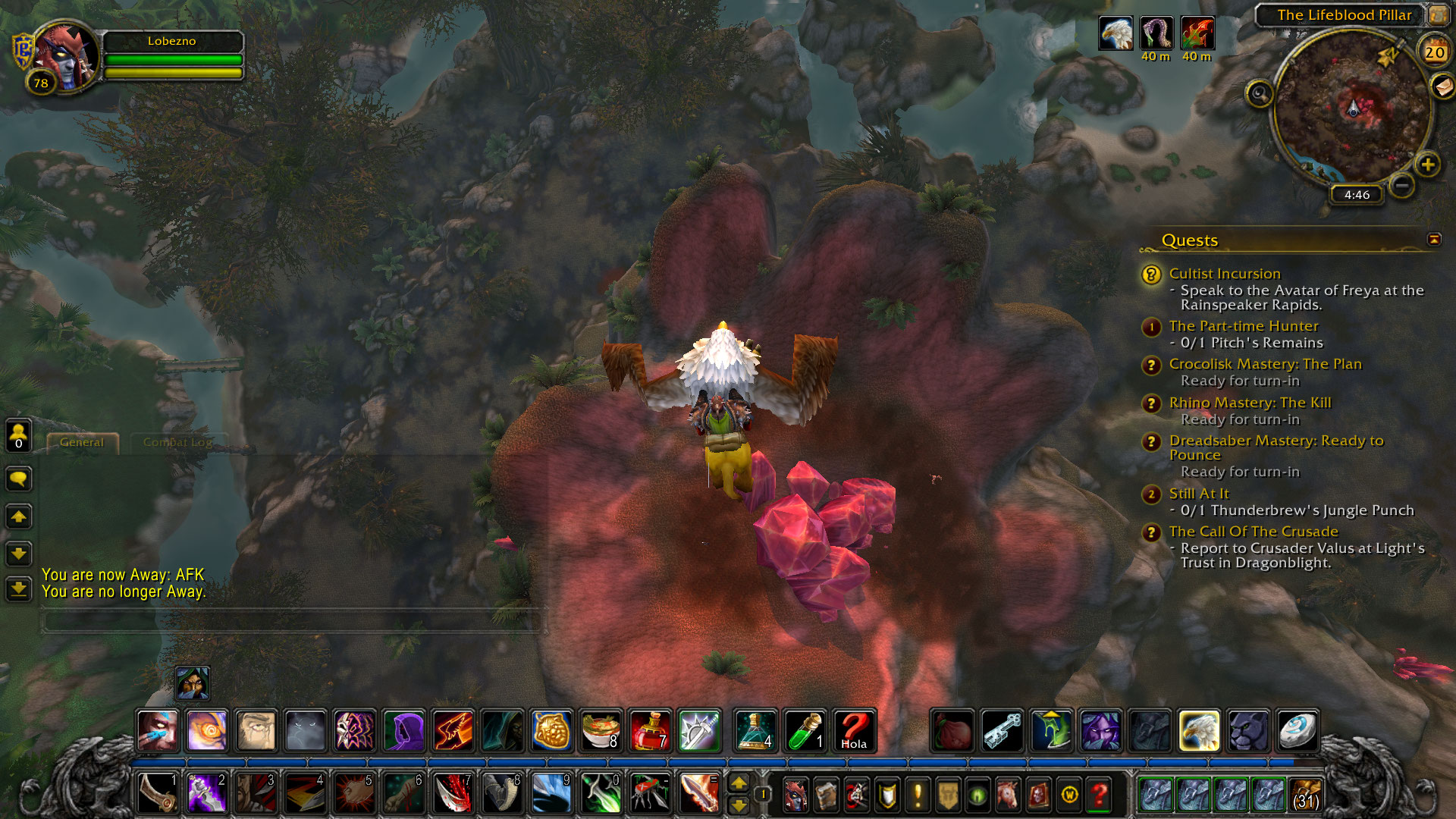Use the gryphon mount ability on hotbar

point(1199,731)
